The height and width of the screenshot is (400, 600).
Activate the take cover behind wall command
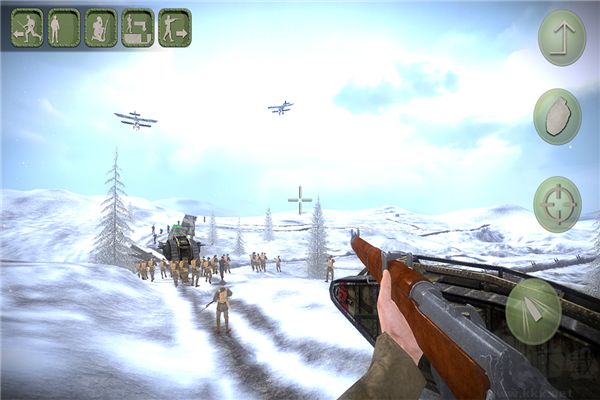(138, 28)
